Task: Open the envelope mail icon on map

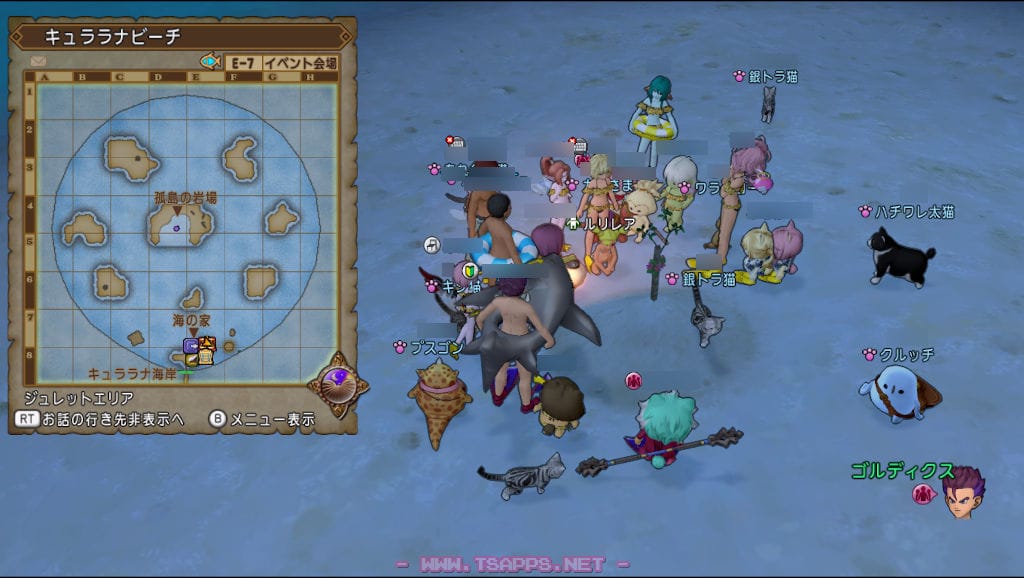Action: [x=38, y=62]
